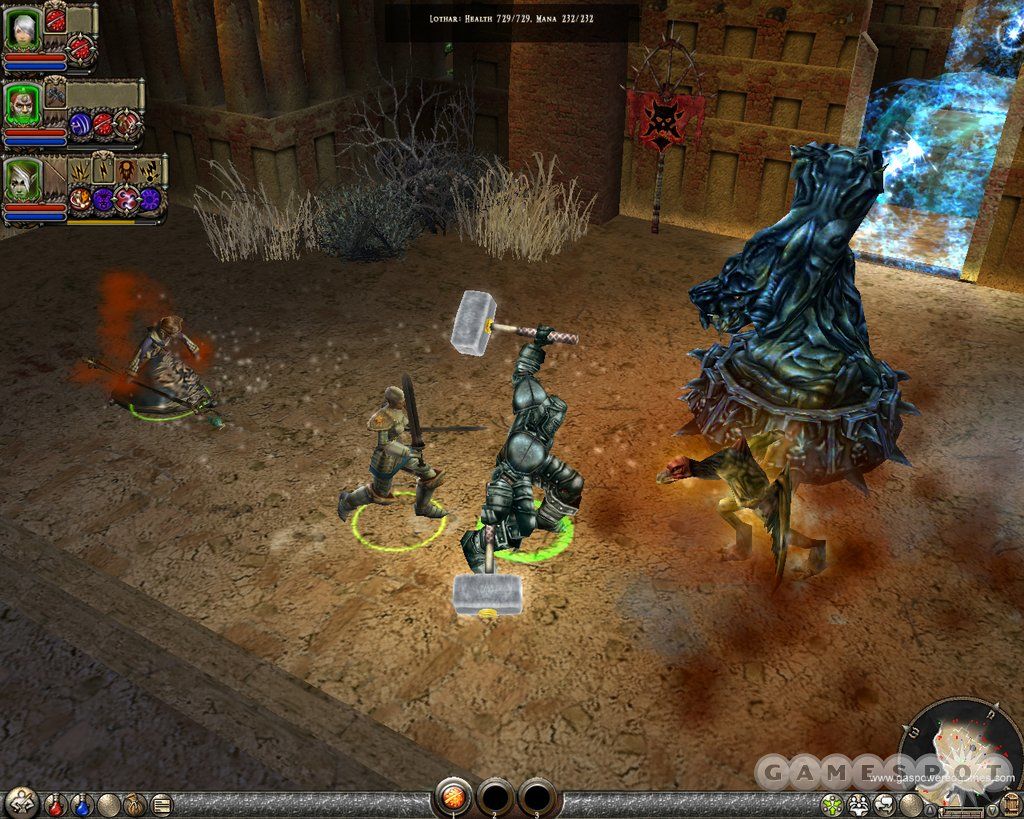Open the chat speech bubbles button

[x=884, y=804]
